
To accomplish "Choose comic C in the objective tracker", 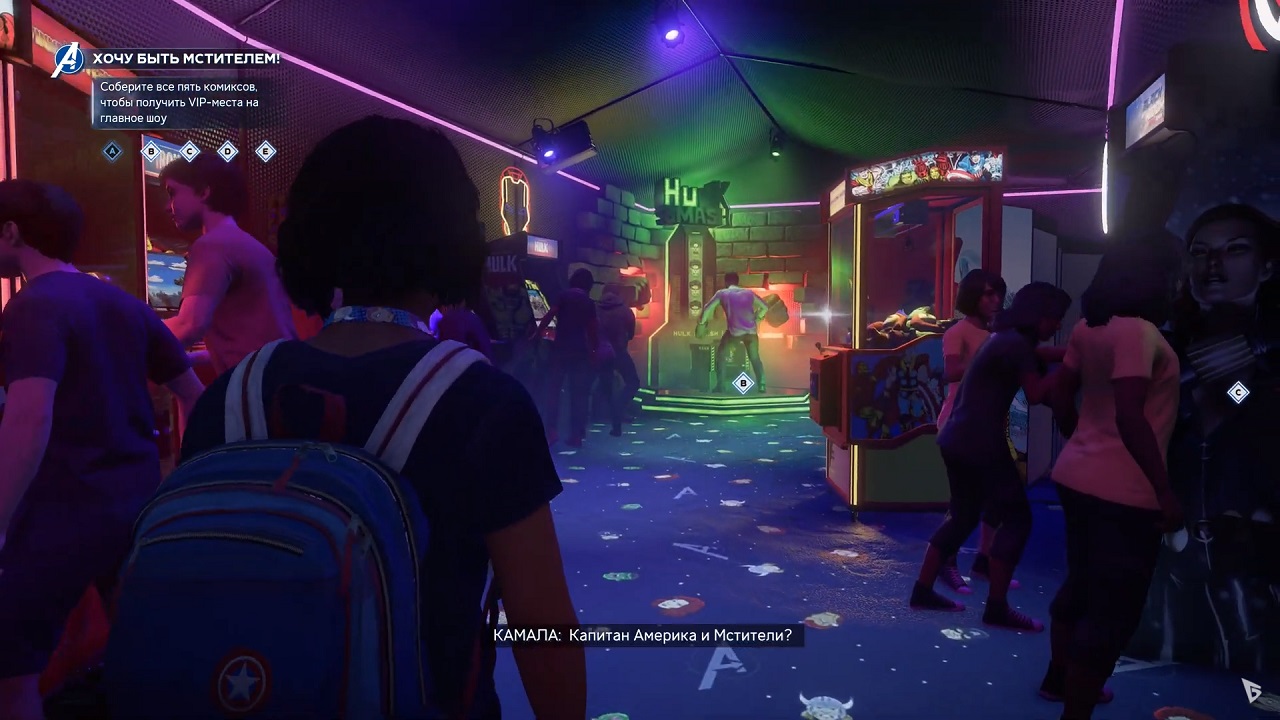I will tap(189, 151).
